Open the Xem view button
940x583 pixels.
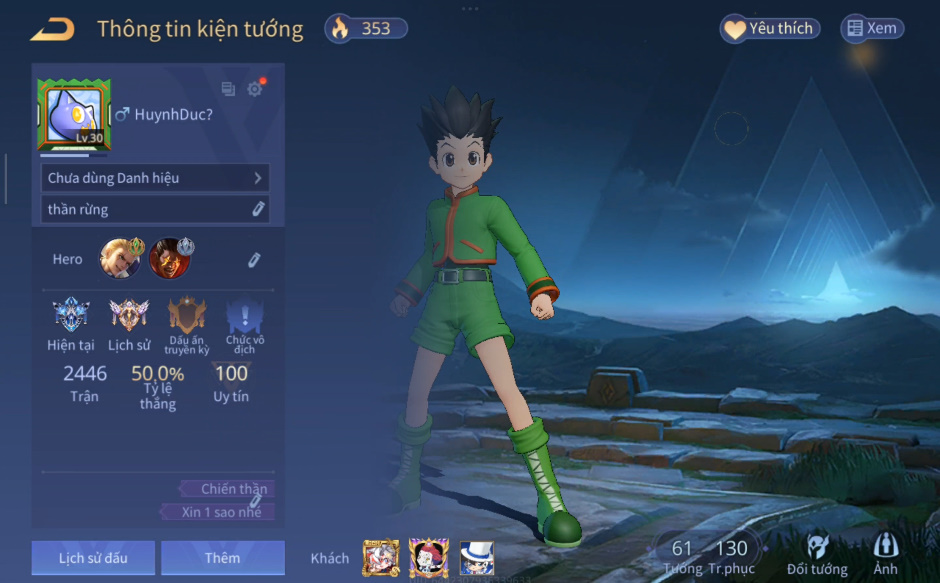872,29
